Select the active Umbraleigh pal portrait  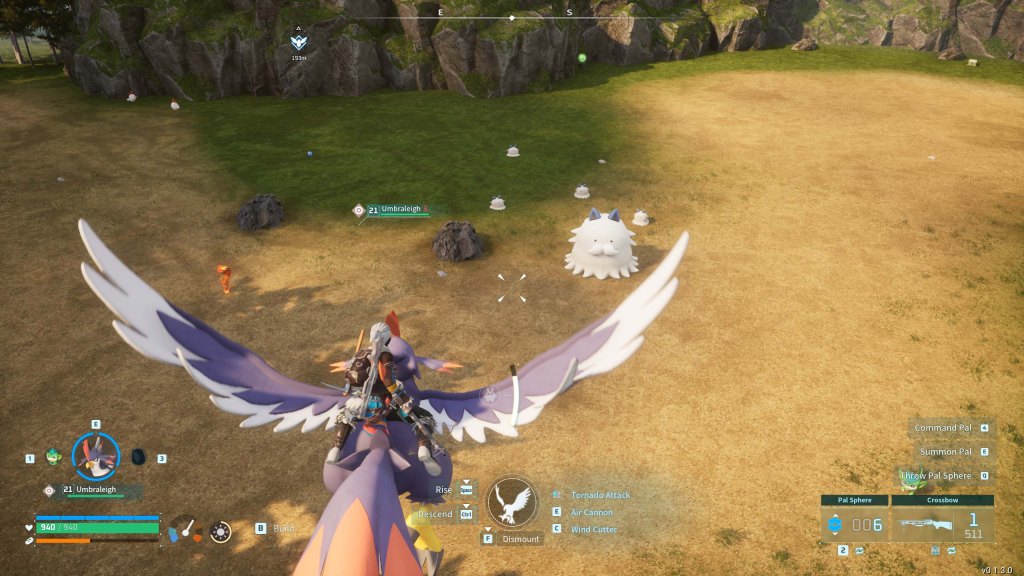(x=96, y=456)
